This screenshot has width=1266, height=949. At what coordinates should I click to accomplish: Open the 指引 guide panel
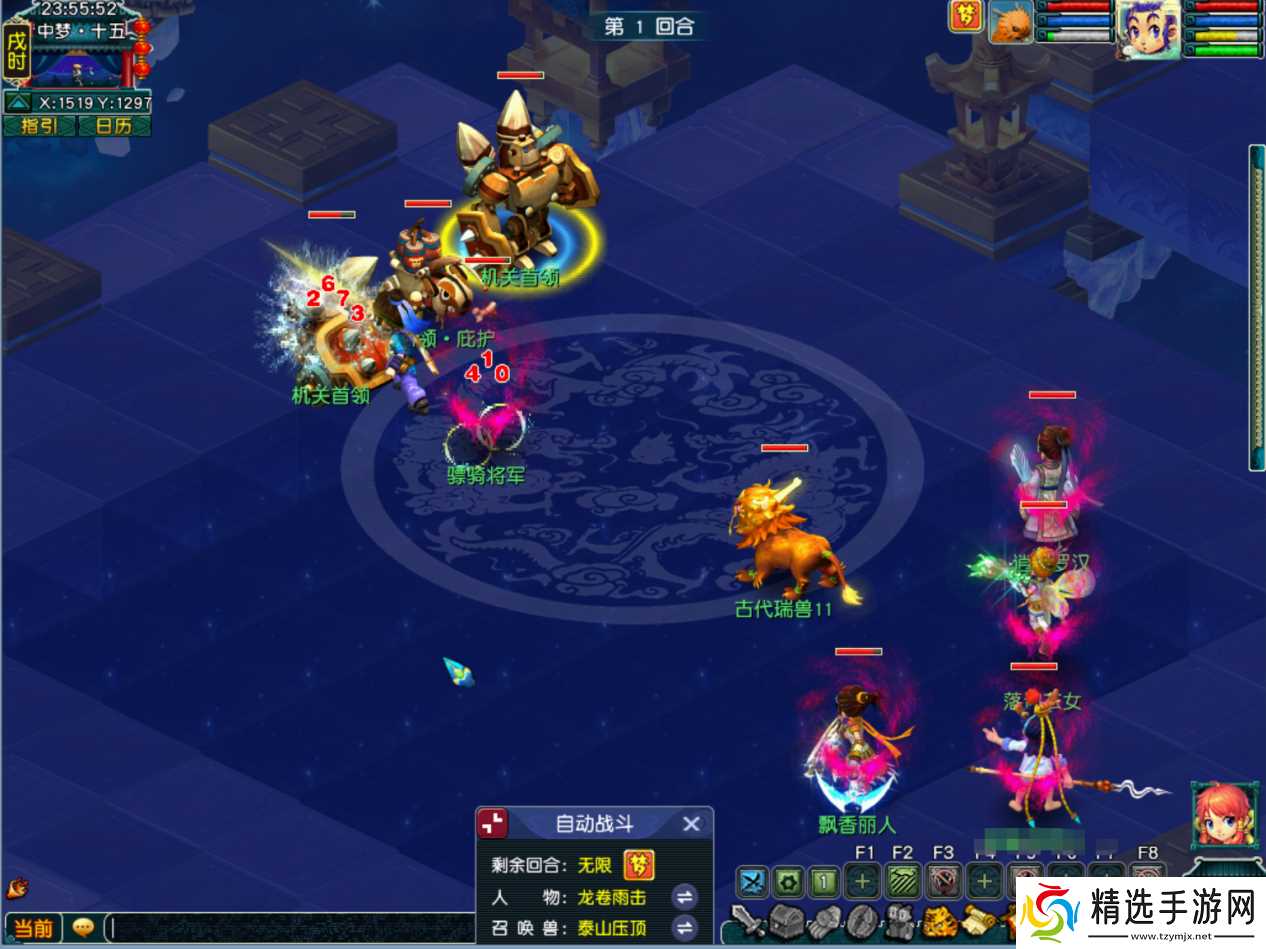tap(38, 126)
